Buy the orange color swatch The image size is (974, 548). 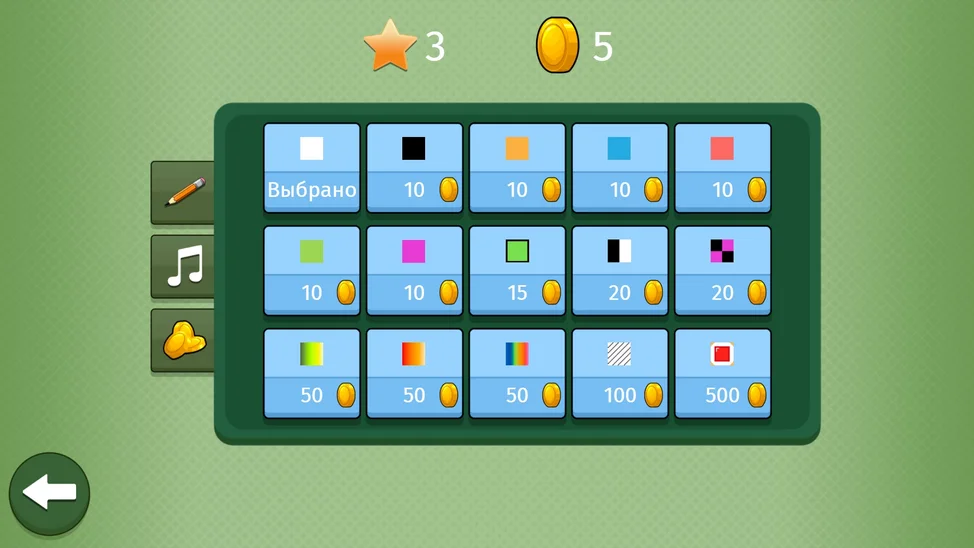pos(517,168)
